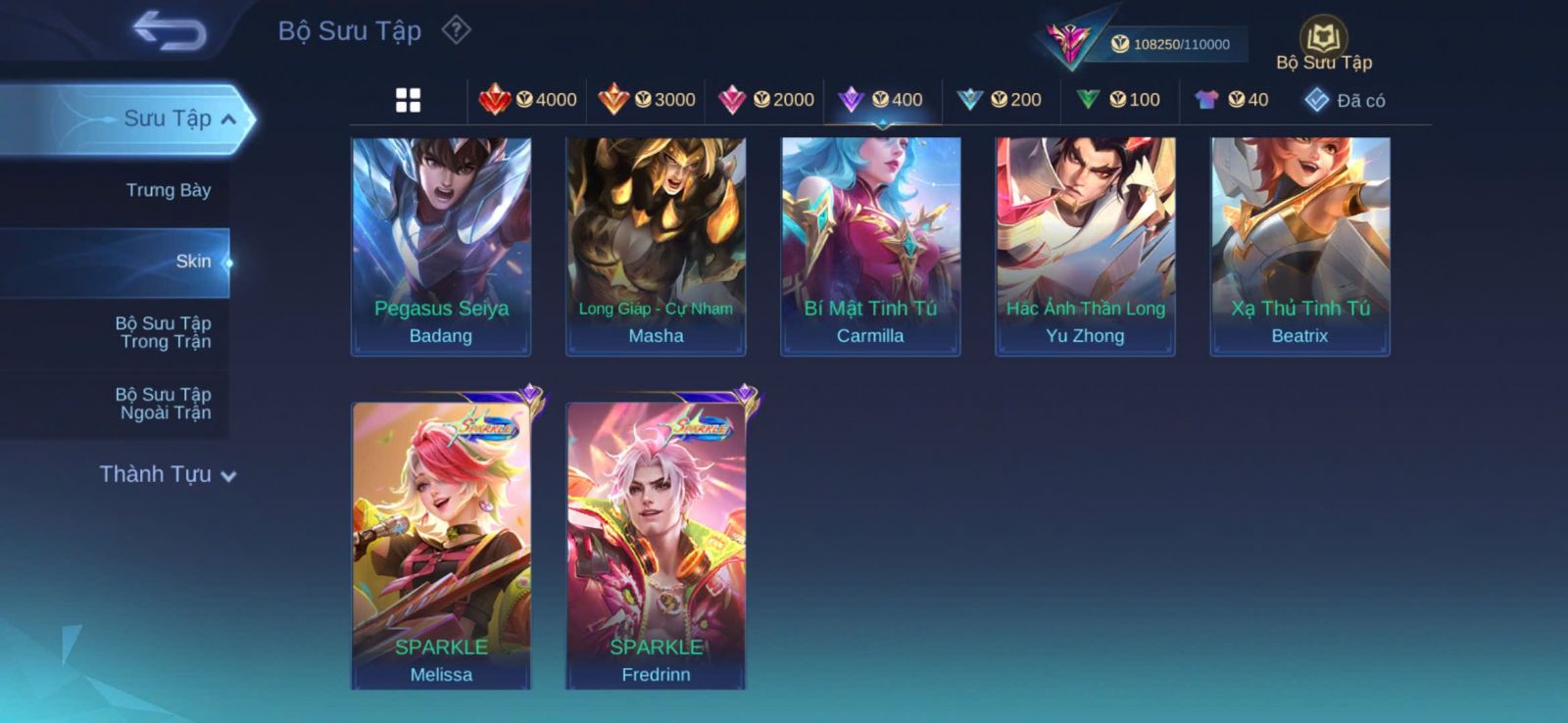Open the Yu Zhong skin card

pos(1085,246)
